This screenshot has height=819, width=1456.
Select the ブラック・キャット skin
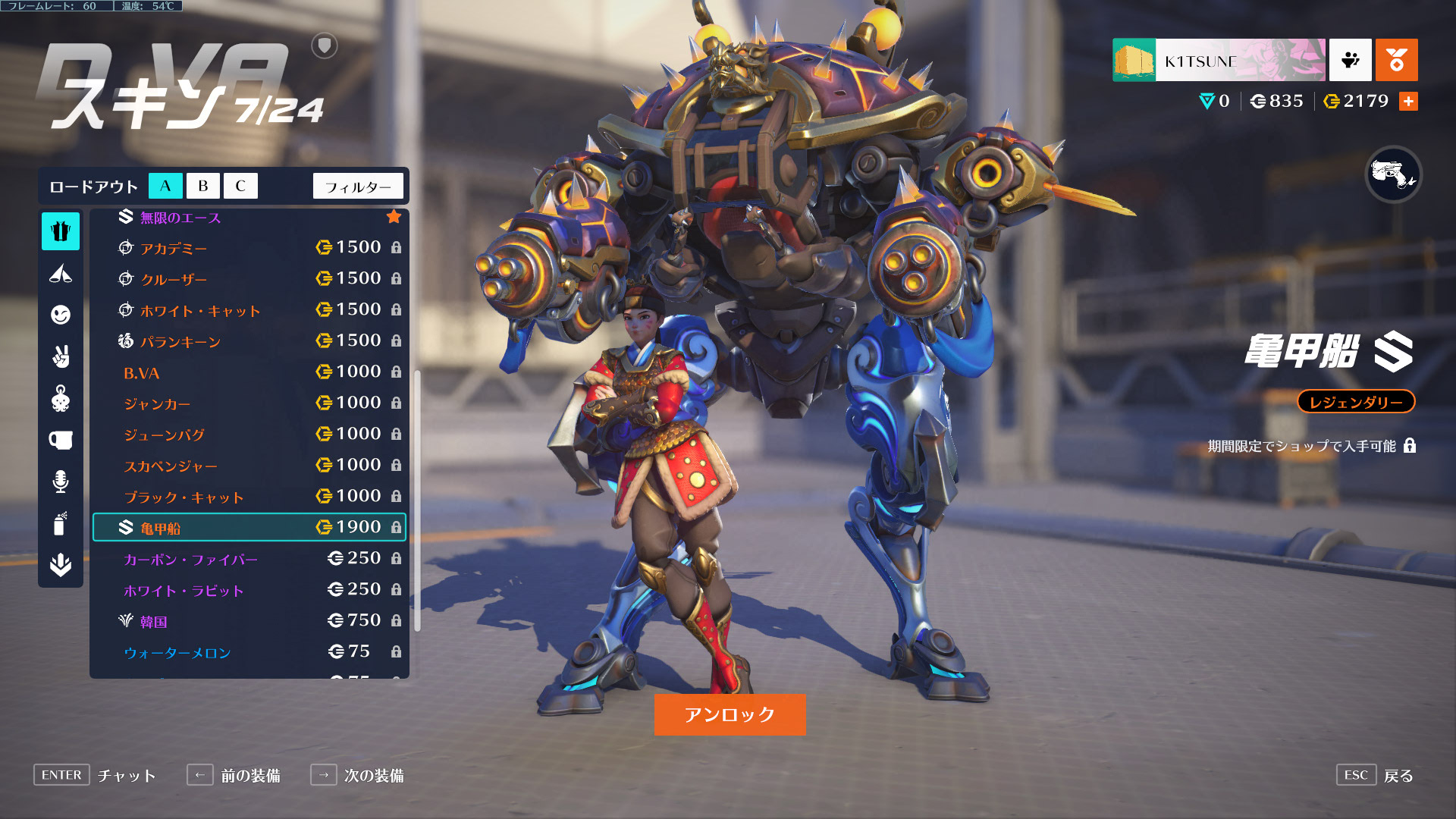point(249,497)
